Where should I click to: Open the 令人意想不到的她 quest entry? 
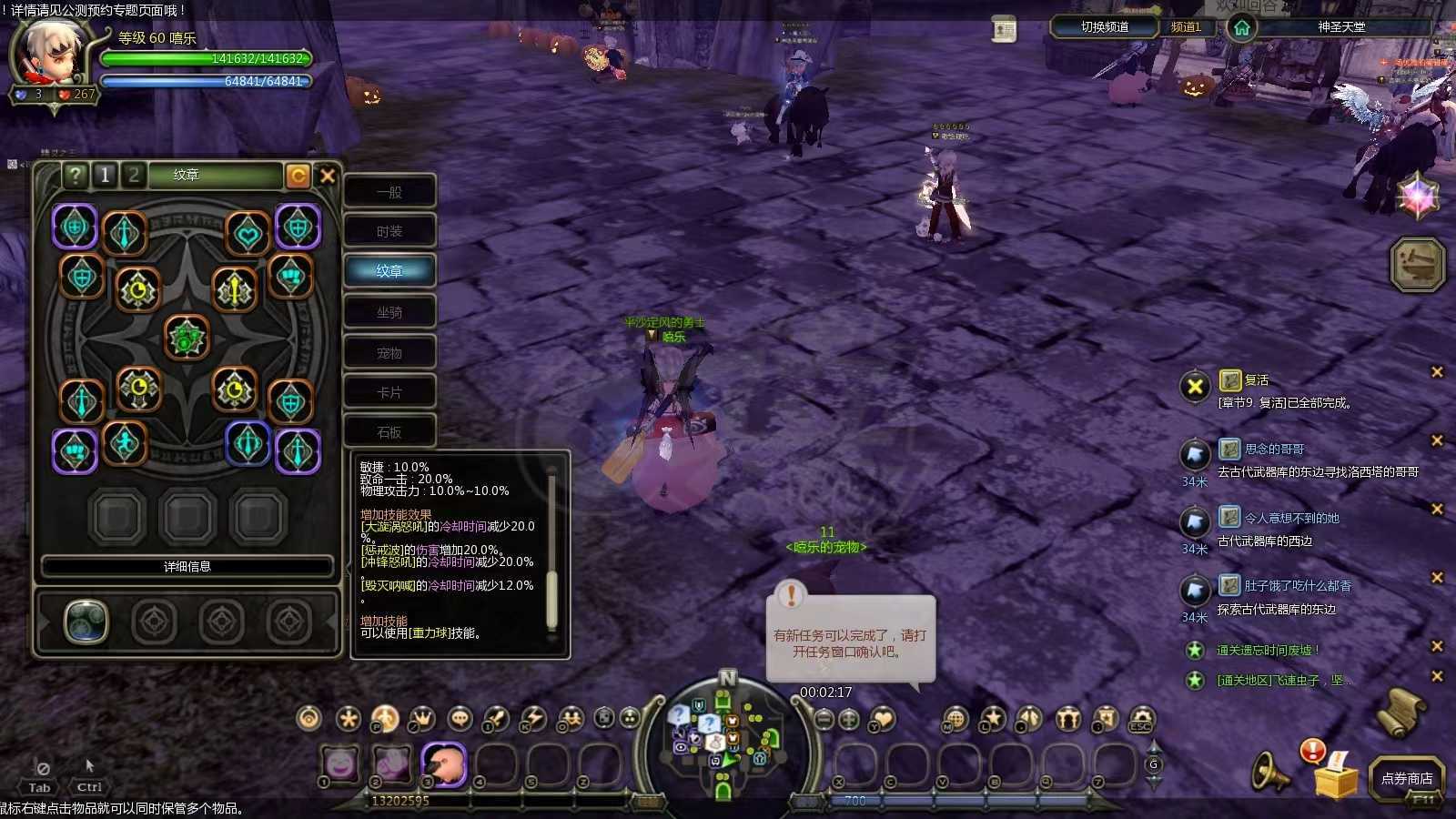(1291, 518)
